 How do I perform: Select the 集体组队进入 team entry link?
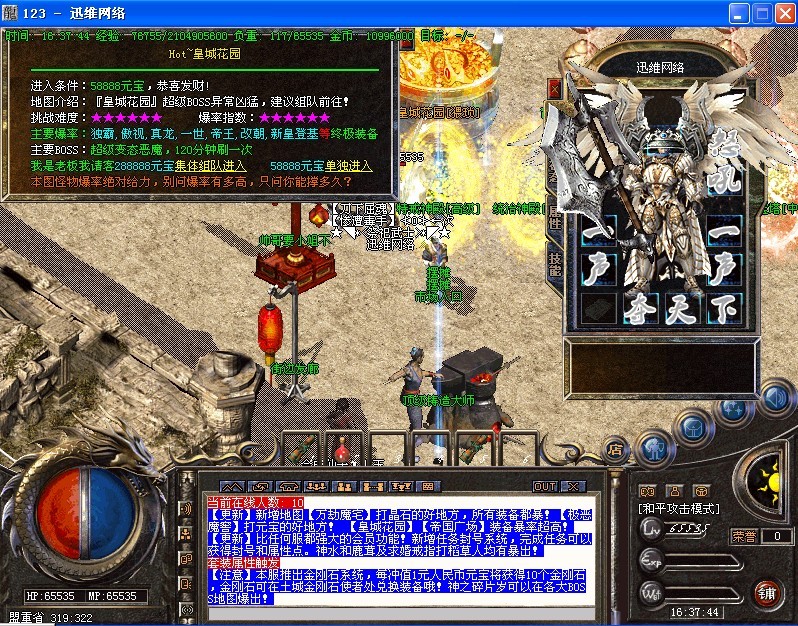coord(209,165)
